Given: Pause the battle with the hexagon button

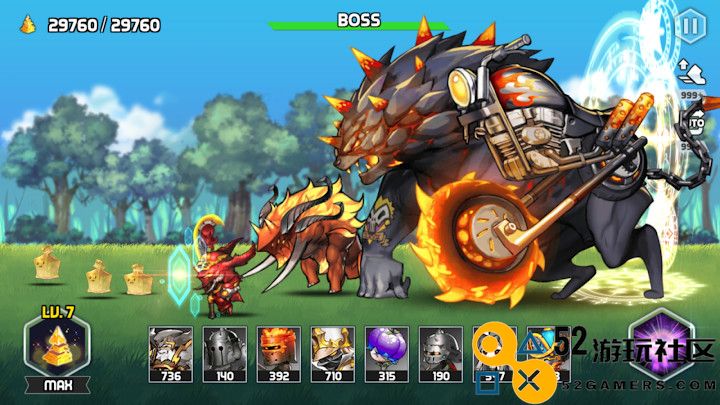Looking at the screenshot, I should coord(690,25).
